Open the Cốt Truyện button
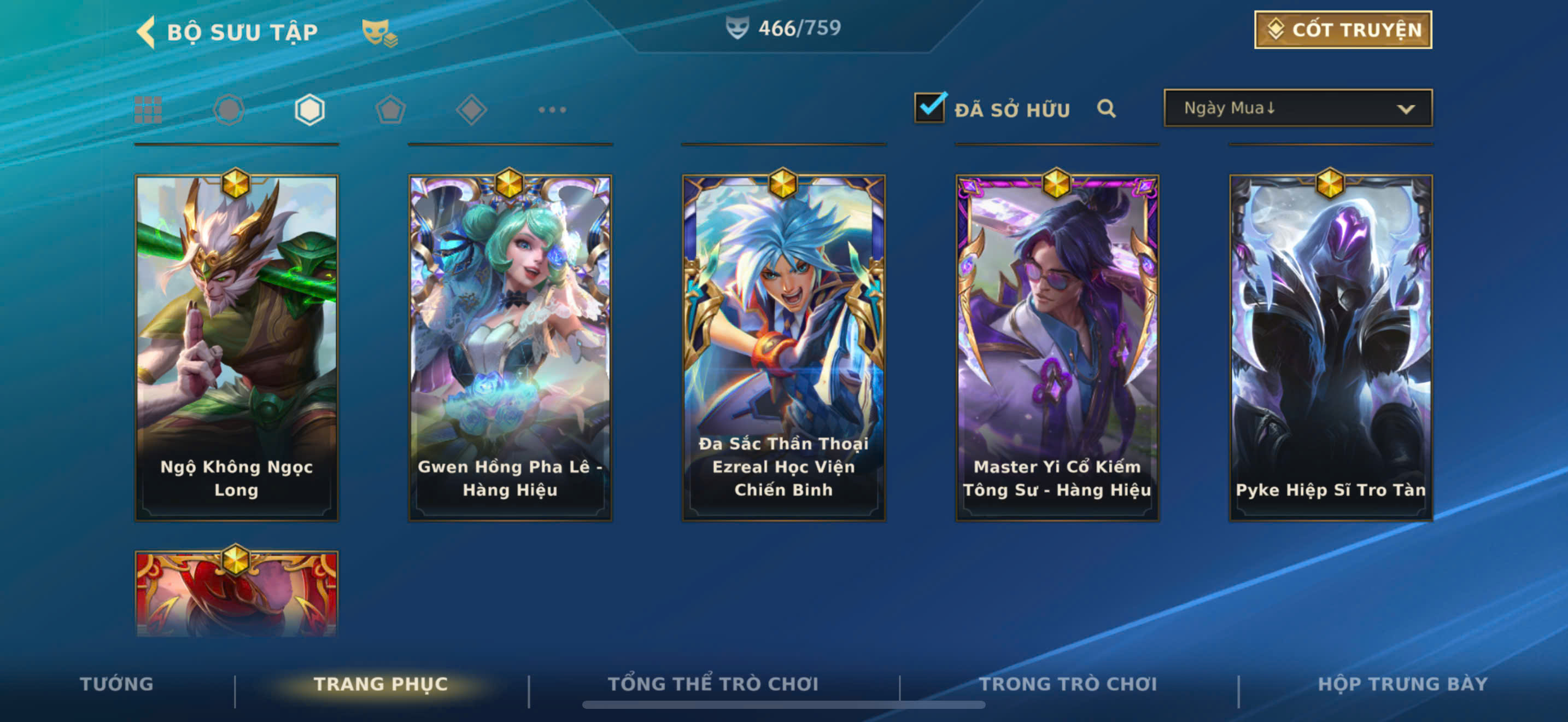This screenshot has width=1568, height=722. (1342, 30)
